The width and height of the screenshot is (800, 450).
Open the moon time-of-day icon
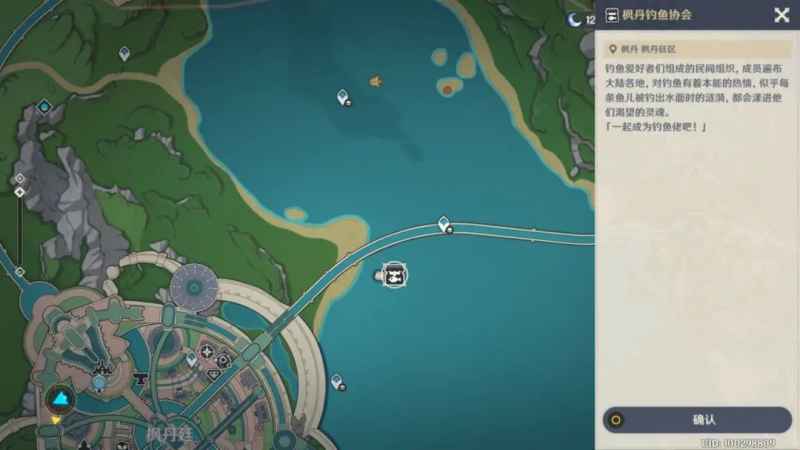(x=574, y=18)
